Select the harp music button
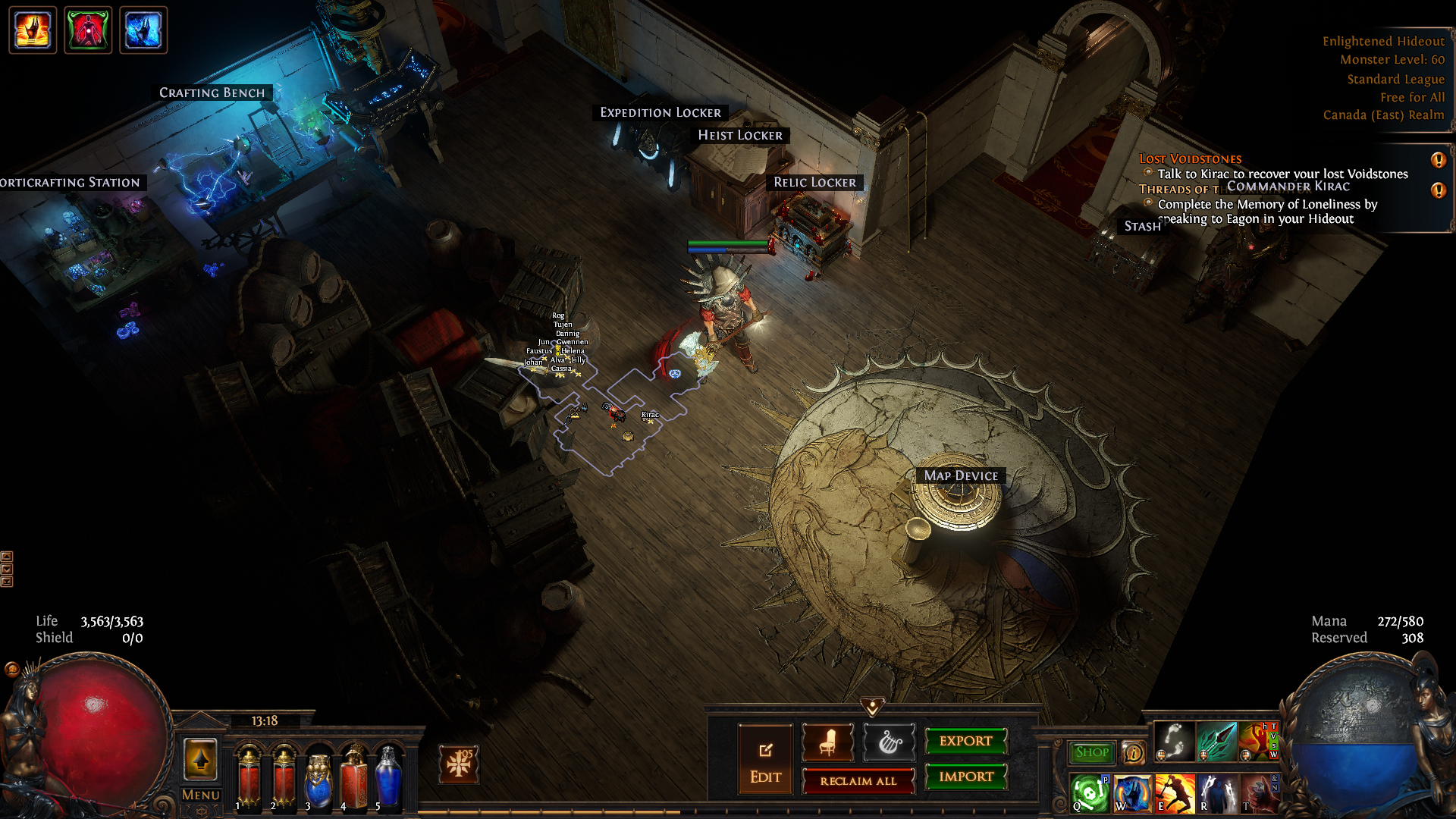 click(889, 742)
